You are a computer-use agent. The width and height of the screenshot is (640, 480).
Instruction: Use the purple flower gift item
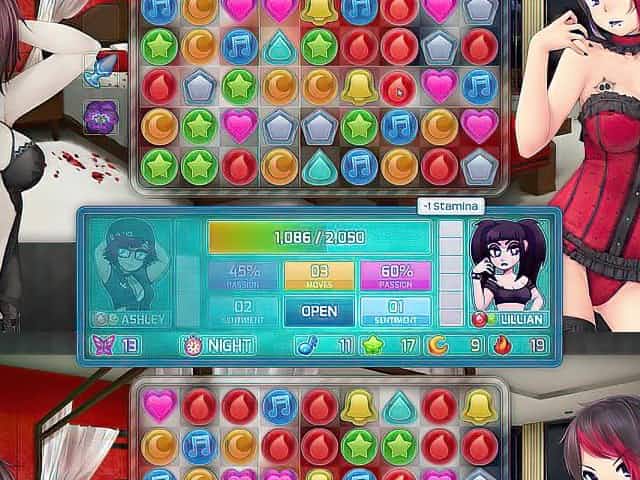tap(100, 115)
